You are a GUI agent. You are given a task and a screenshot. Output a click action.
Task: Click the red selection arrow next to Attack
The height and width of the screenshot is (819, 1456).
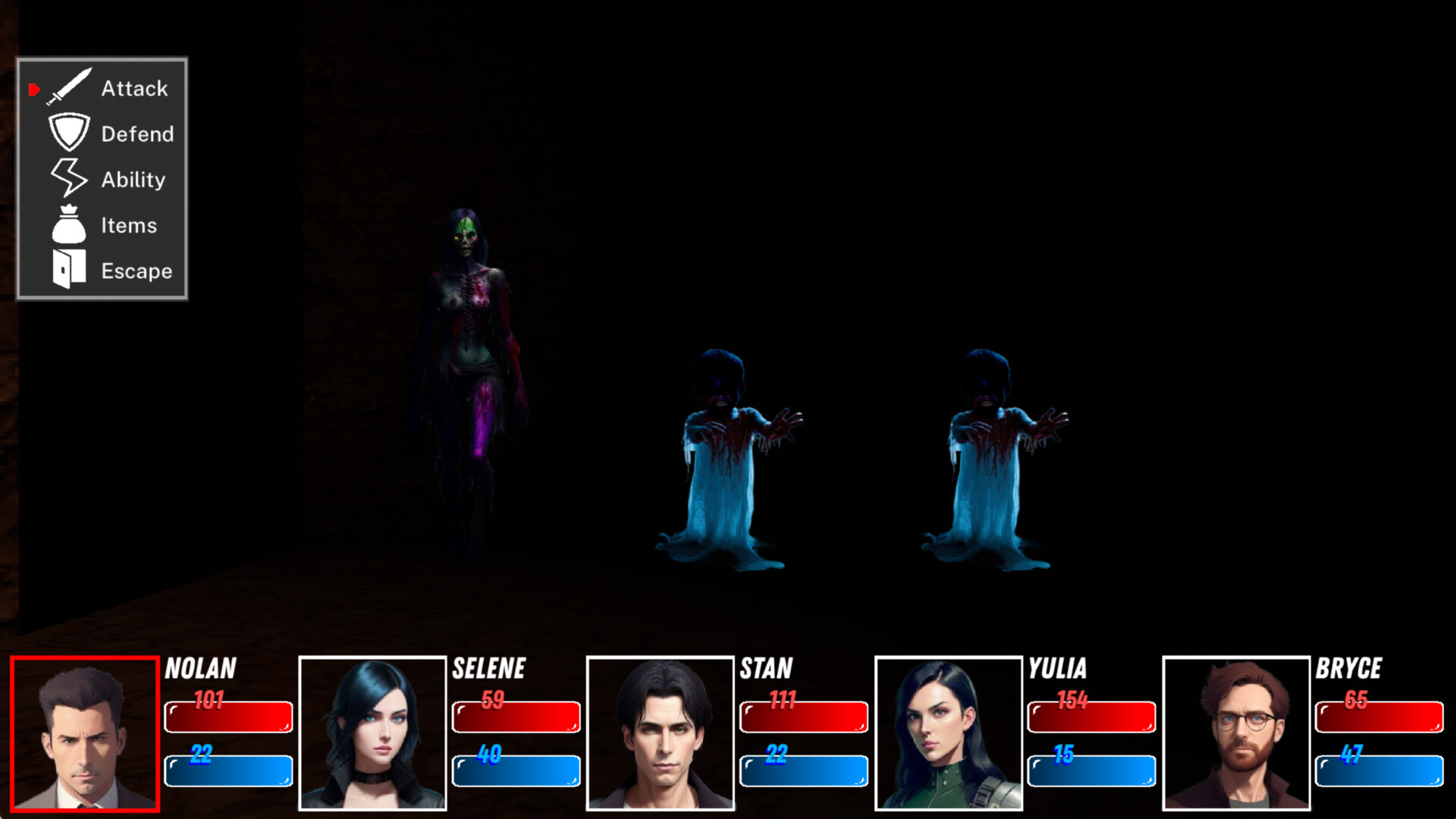[x=33, y=89]
